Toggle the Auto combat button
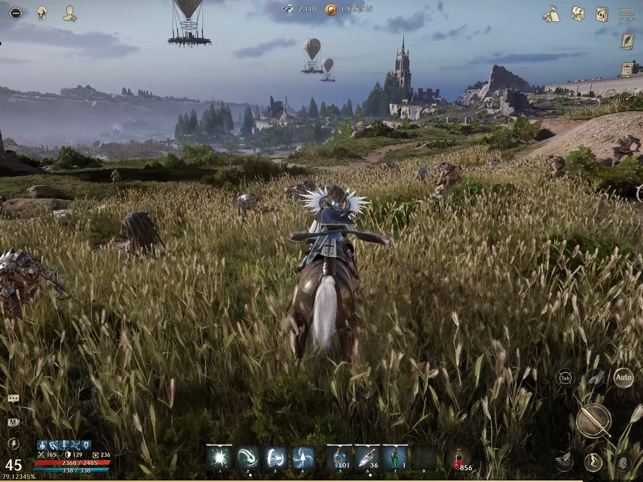The image size is (643, 482). pyautogui.click(x=622, y=378)
